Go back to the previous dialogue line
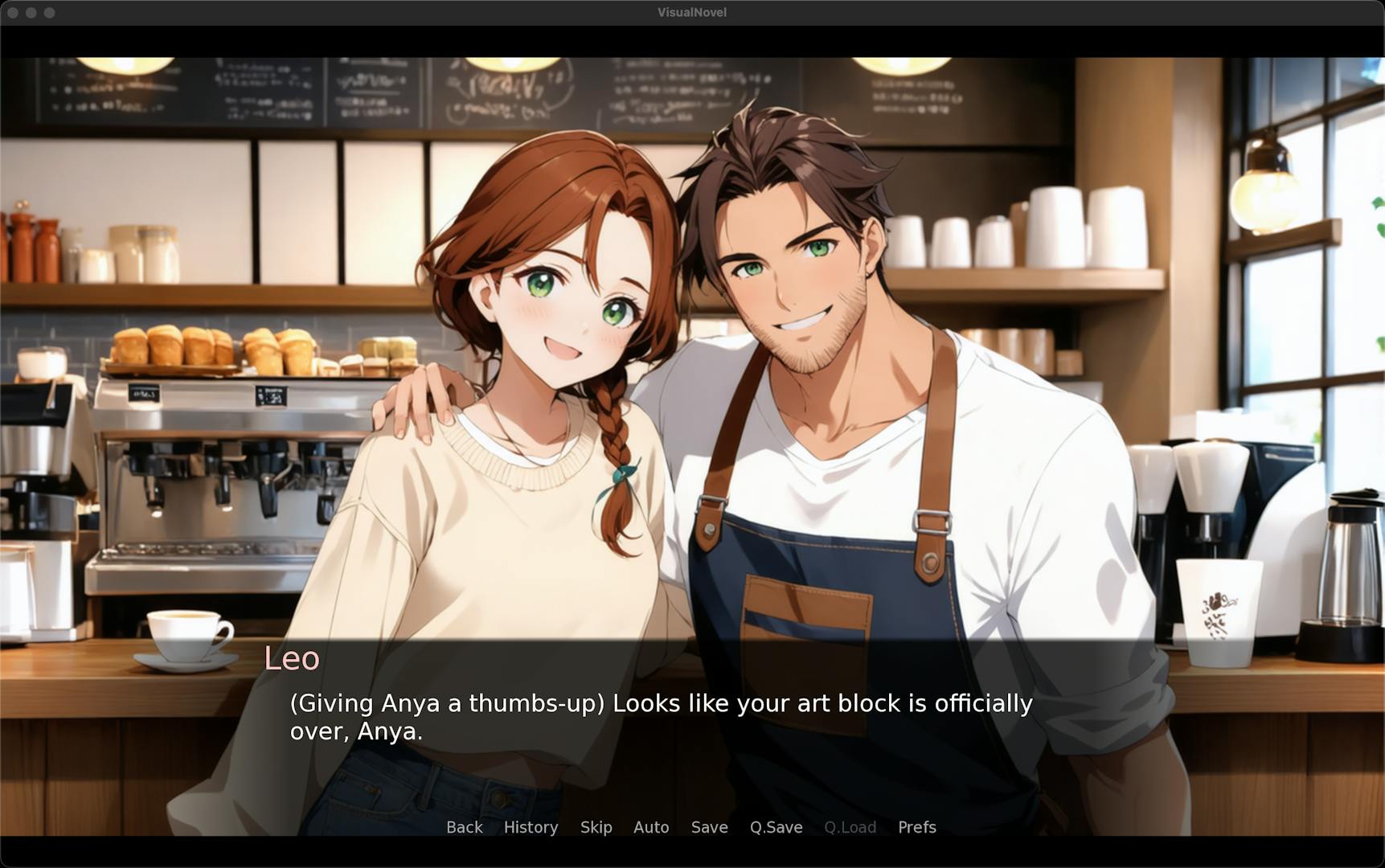 [465, 827]
